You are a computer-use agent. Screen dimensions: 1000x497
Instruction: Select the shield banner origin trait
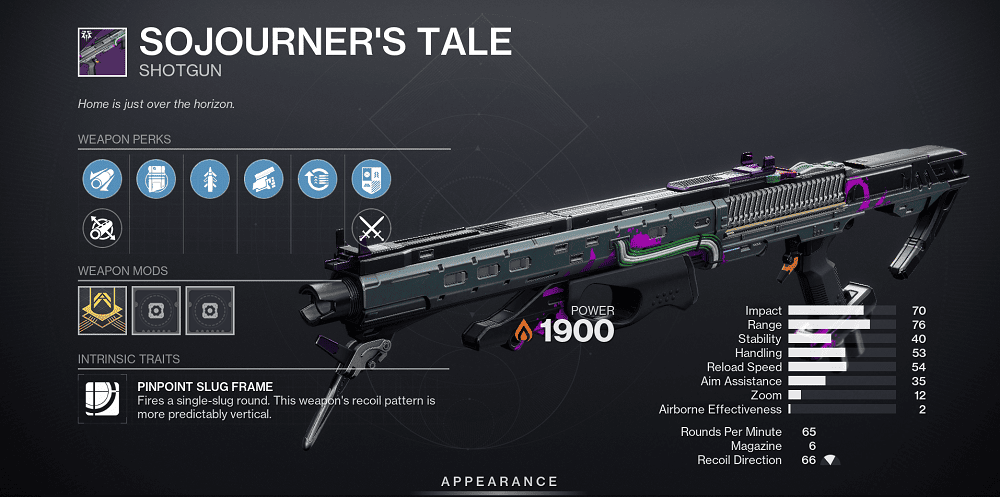click(371, 180)
